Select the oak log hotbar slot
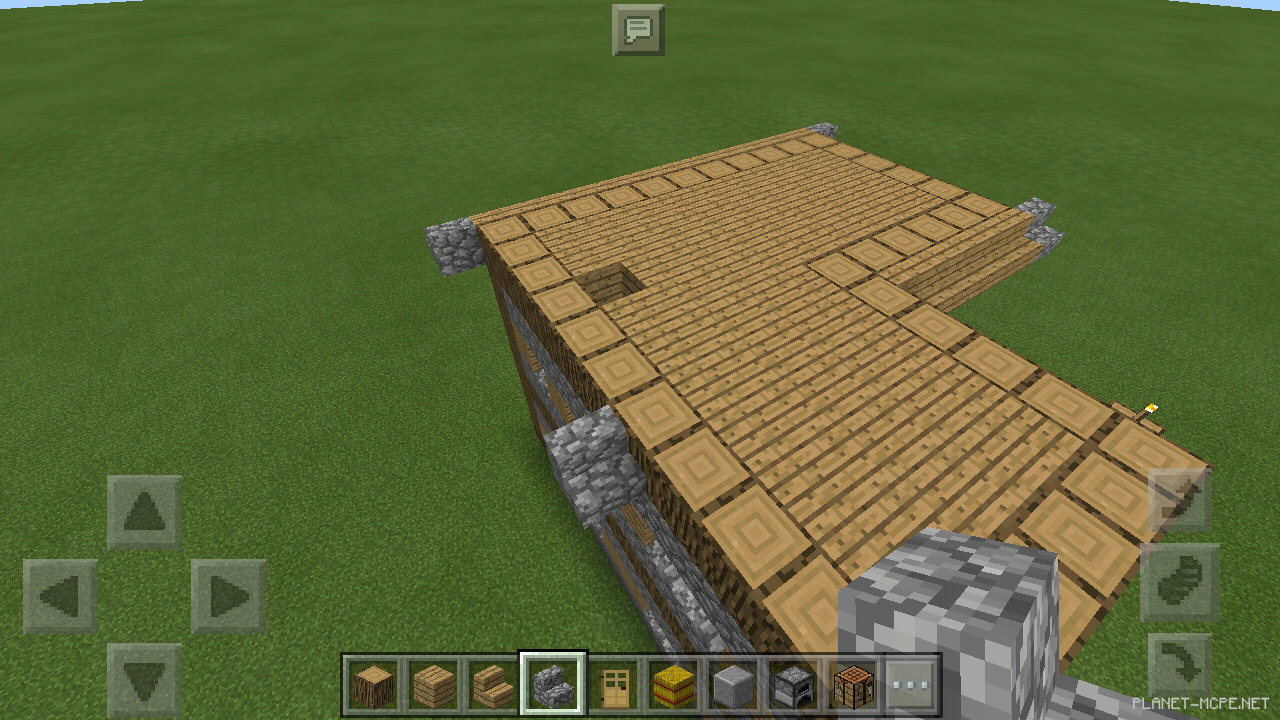Viewport: 1280px width, 720px height. [x=373, y=685]
